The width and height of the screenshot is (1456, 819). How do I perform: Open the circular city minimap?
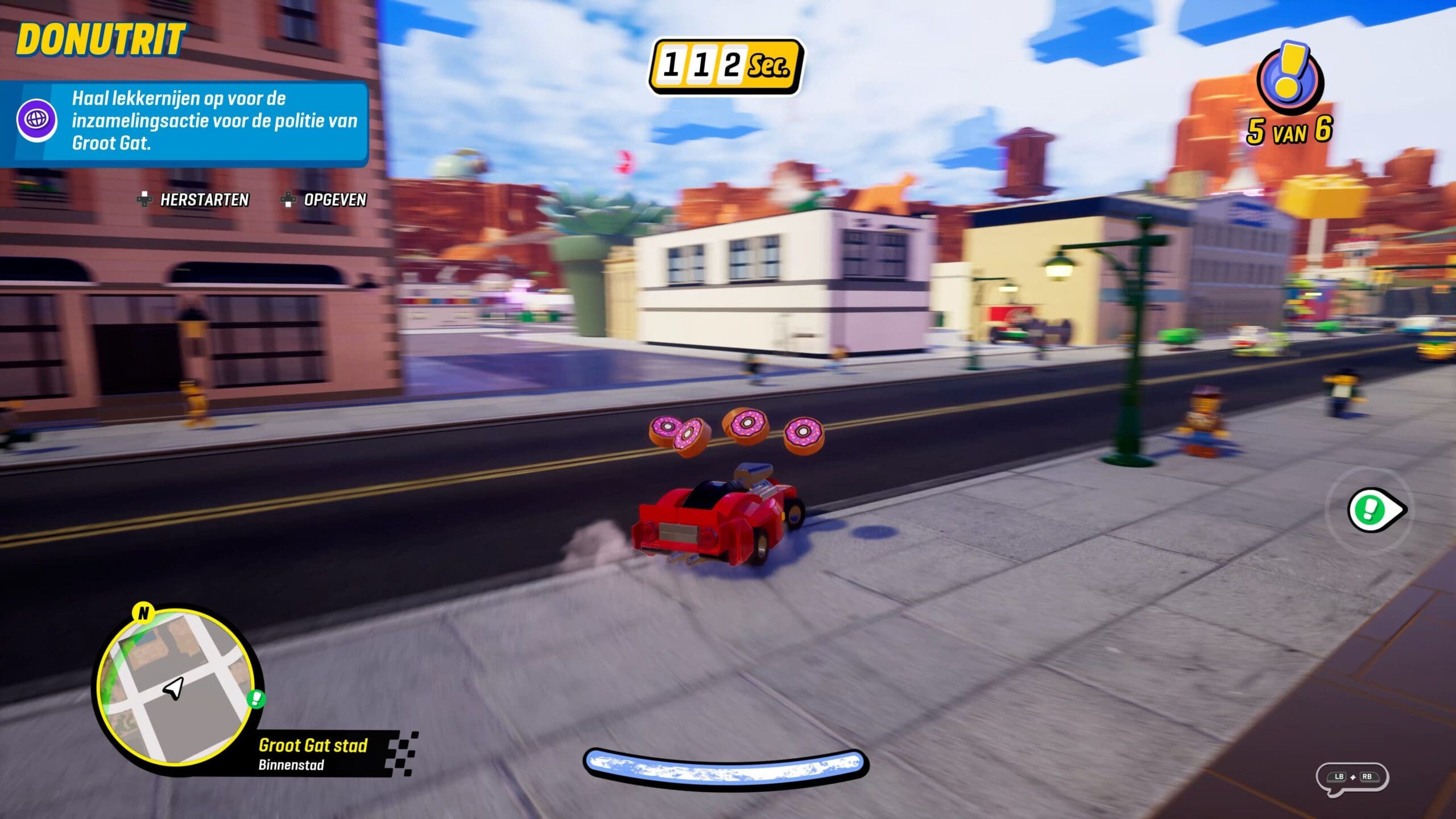click(x=176, y=687)
